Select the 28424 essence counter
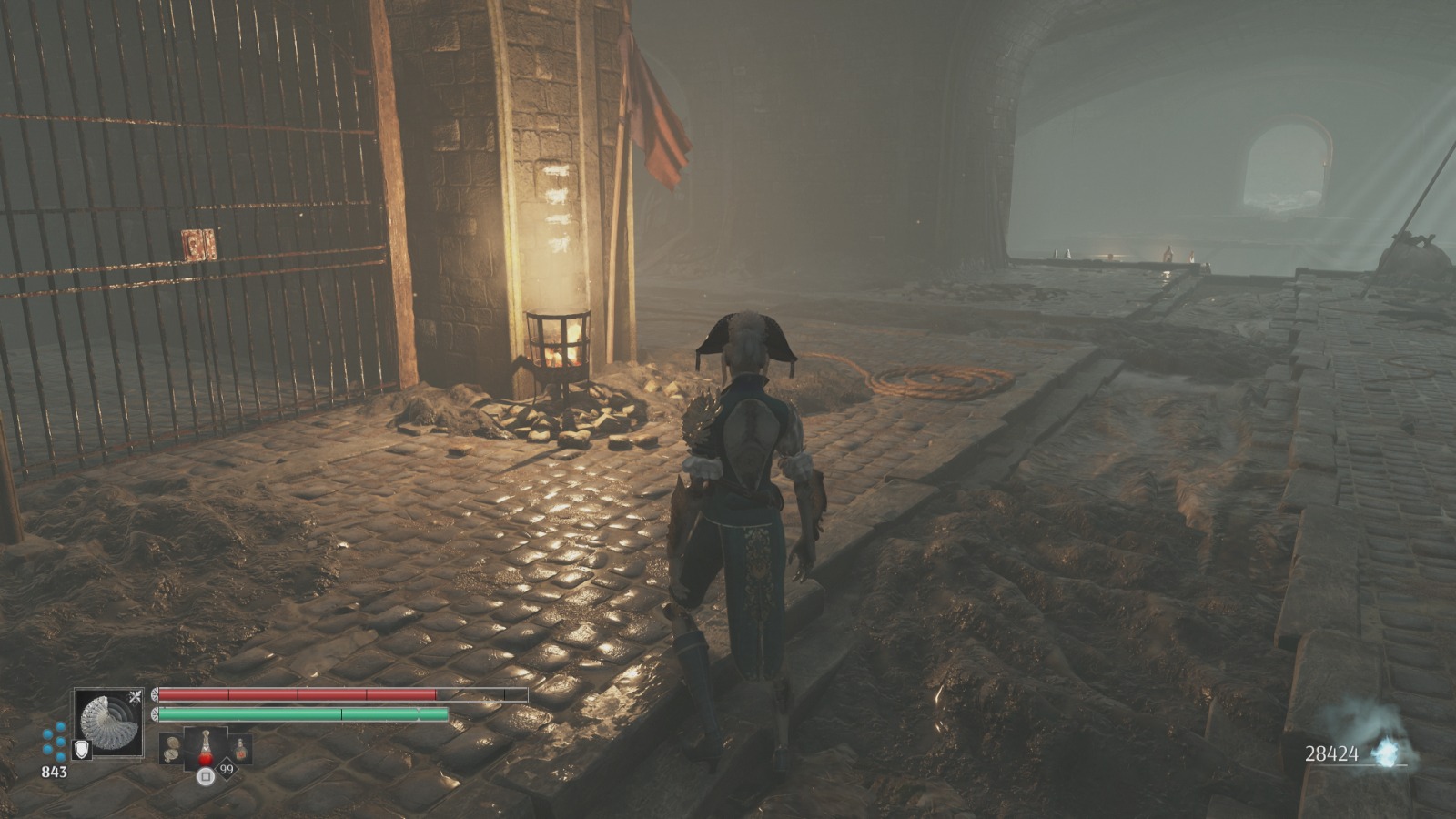Image resolution: width=1456 pixels, height=819 pixels. coord(1330,752)
